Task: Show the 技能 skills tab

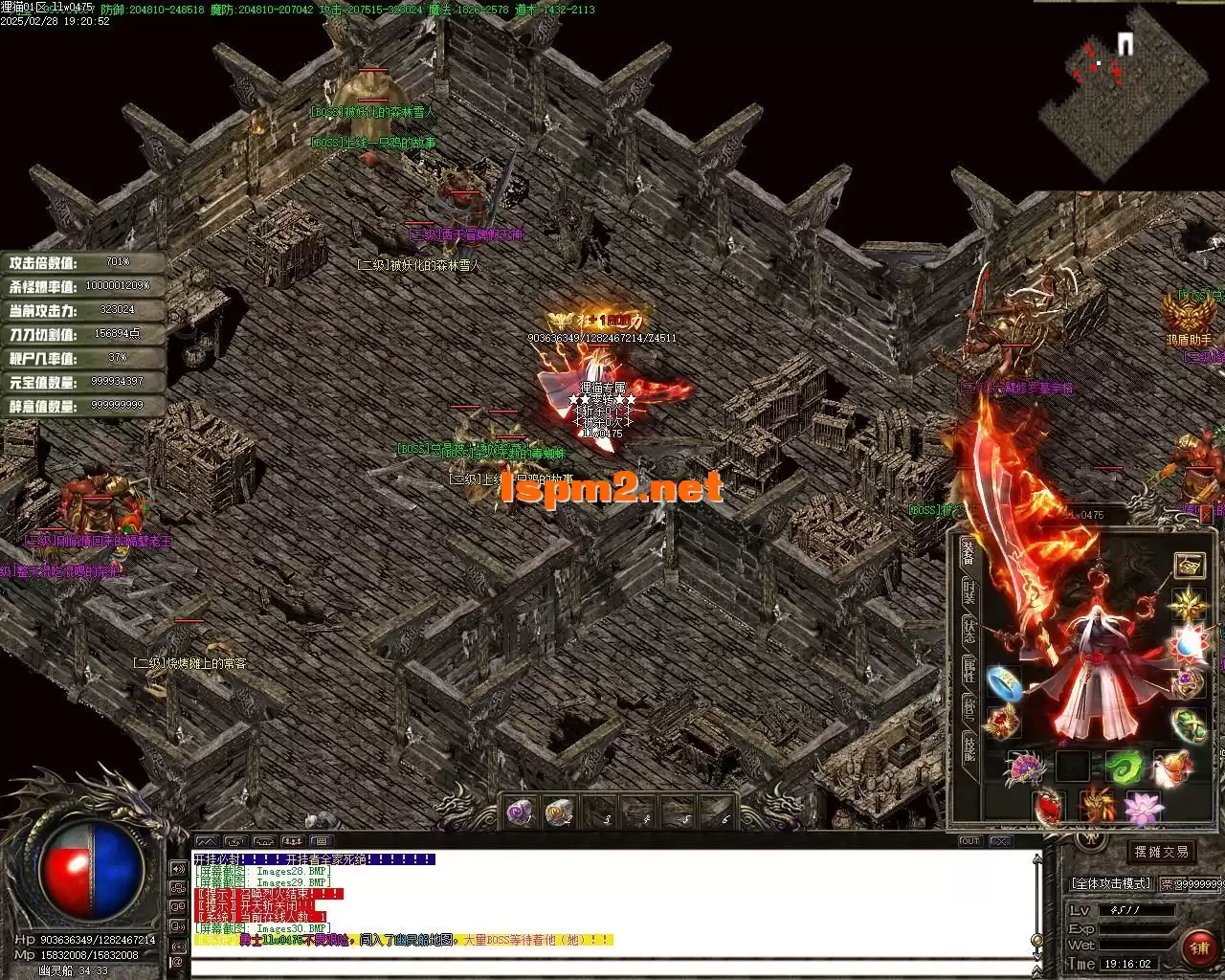Action: [969, 747]
